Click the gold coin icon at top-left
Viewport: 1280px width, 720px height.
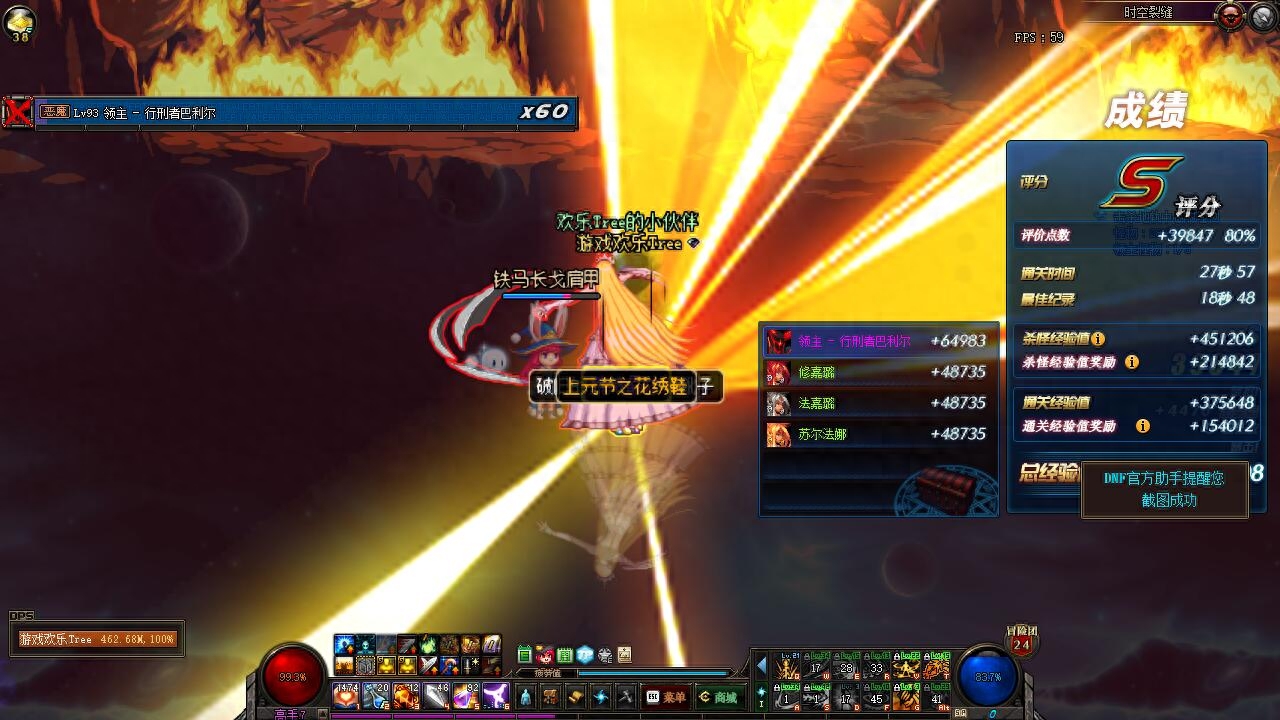pyautogui.click(x=20, y=21)
